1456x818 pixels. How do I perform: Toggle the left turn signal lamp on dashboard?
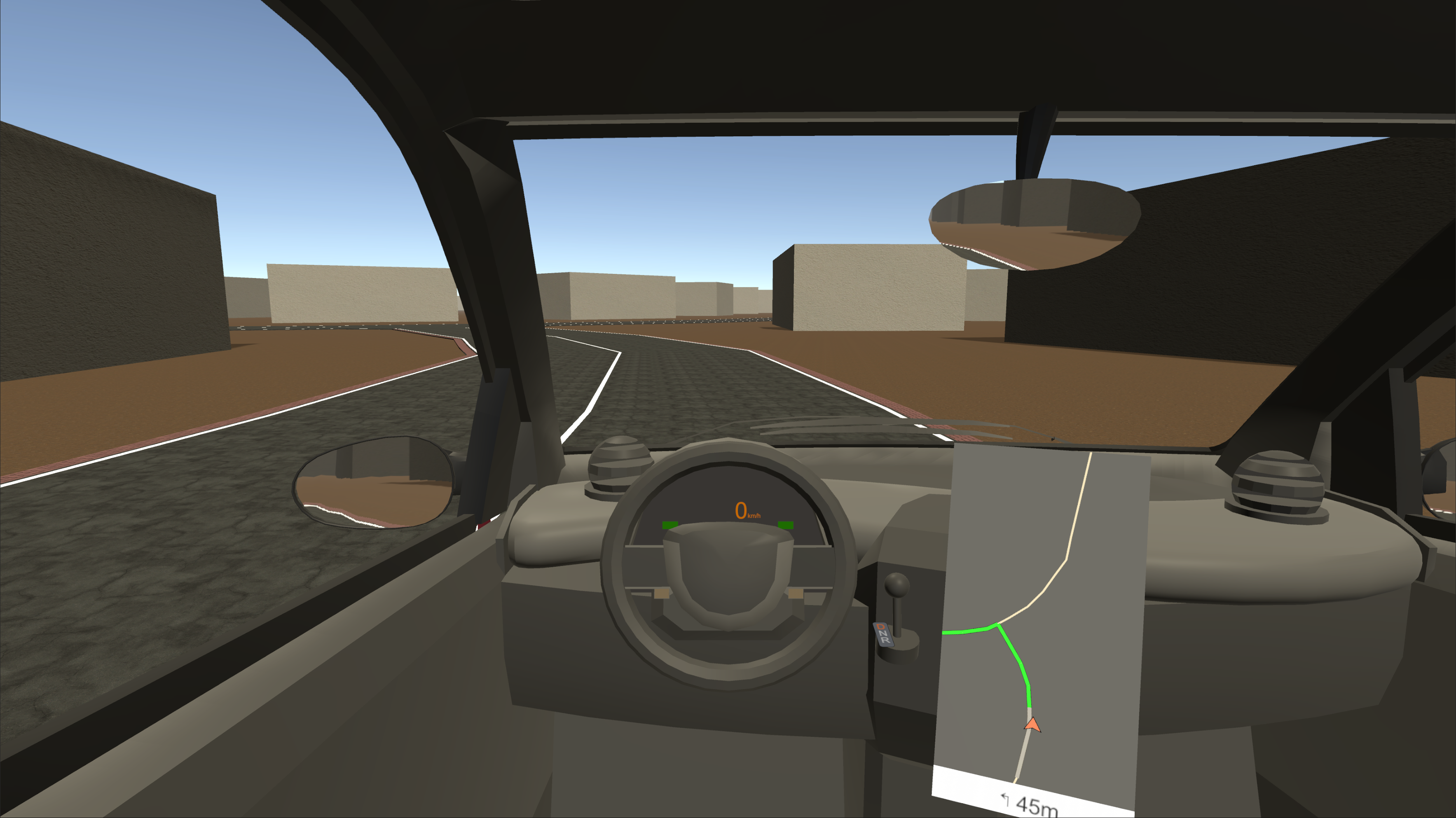pyautogui.click(x=670, y=526)
